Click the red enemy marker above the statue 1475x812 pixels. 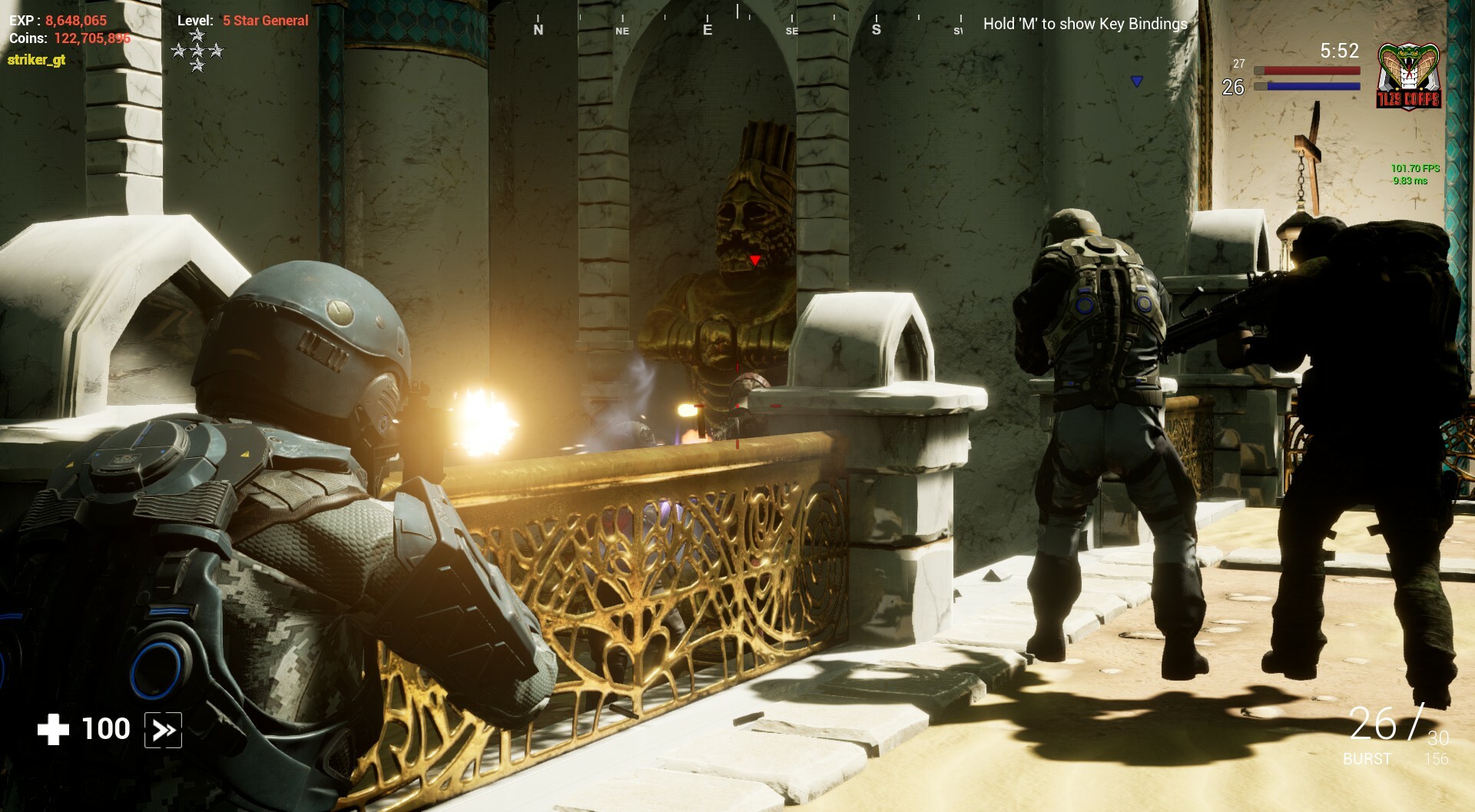(754, 260)
